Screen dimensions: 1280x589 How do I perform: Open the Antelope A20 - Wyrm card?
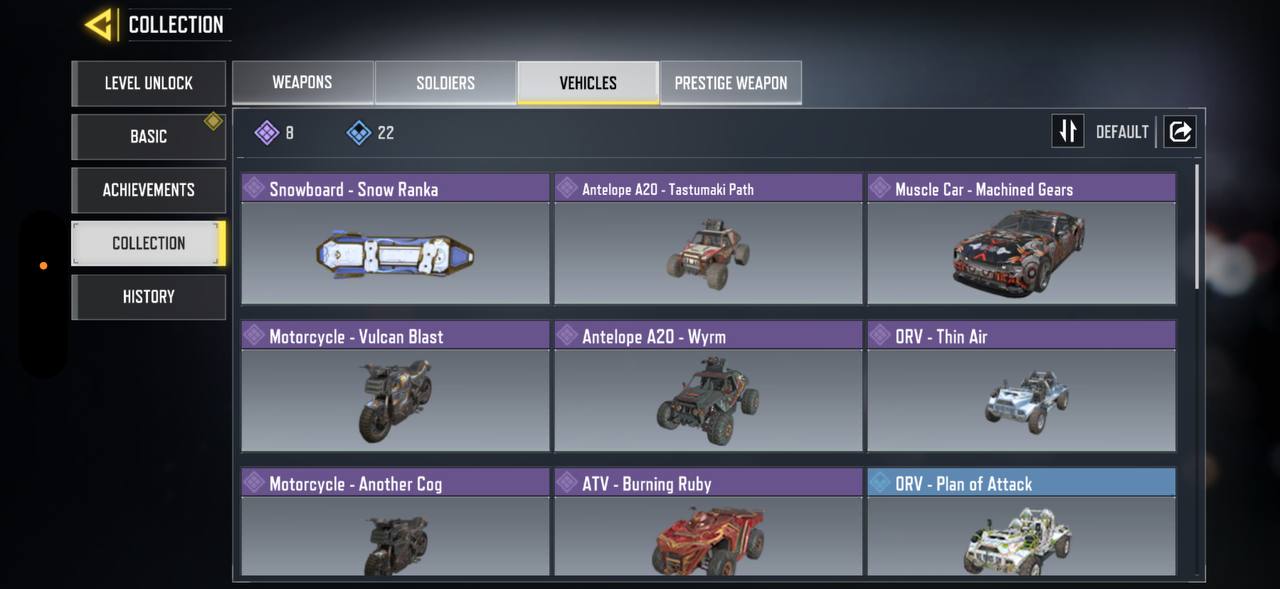(x=708, y=387)
